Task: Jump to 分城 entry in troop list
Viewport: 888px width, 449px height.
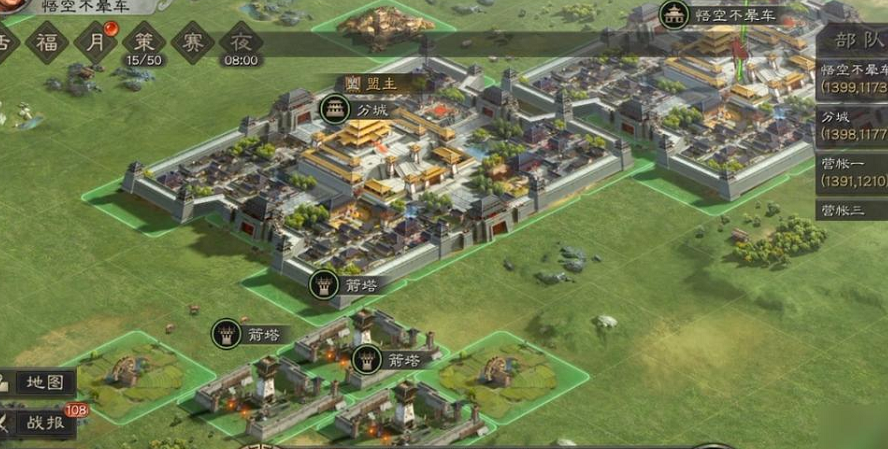Action: (852, 125)
